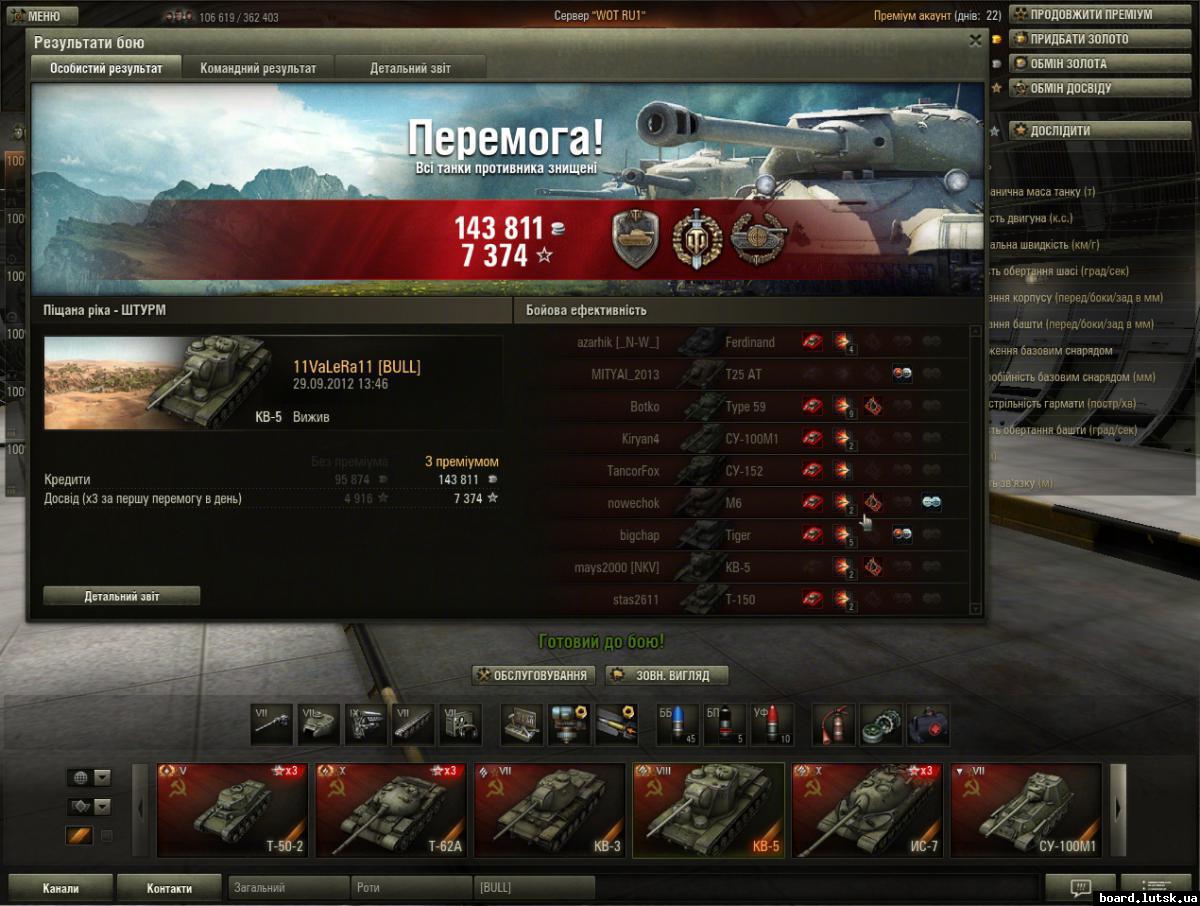
Task: Open the Детальний звіт tab
Action: click(x=410, y=68)
